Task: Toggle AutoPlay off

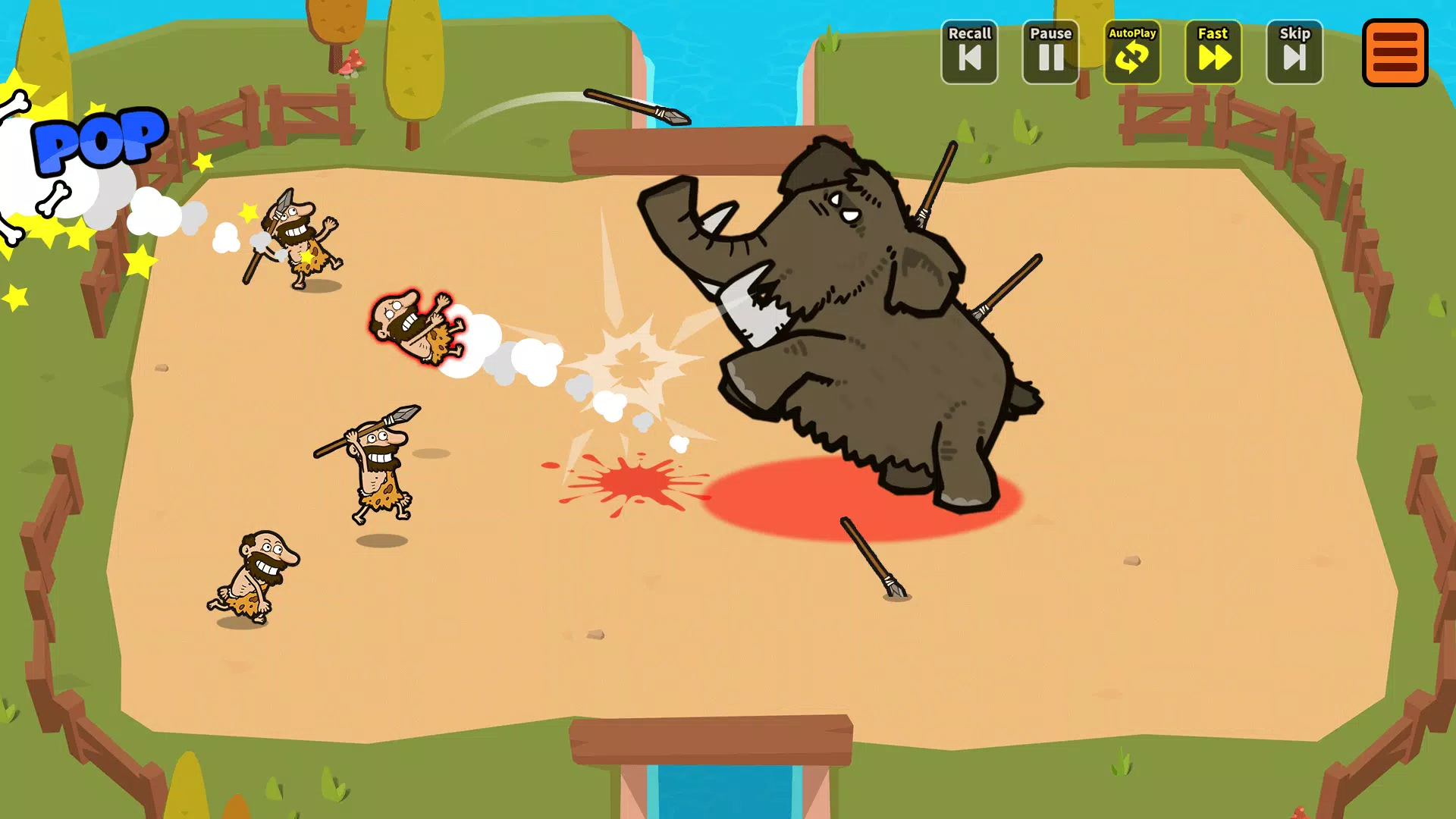Action: tap(1131, 52)
